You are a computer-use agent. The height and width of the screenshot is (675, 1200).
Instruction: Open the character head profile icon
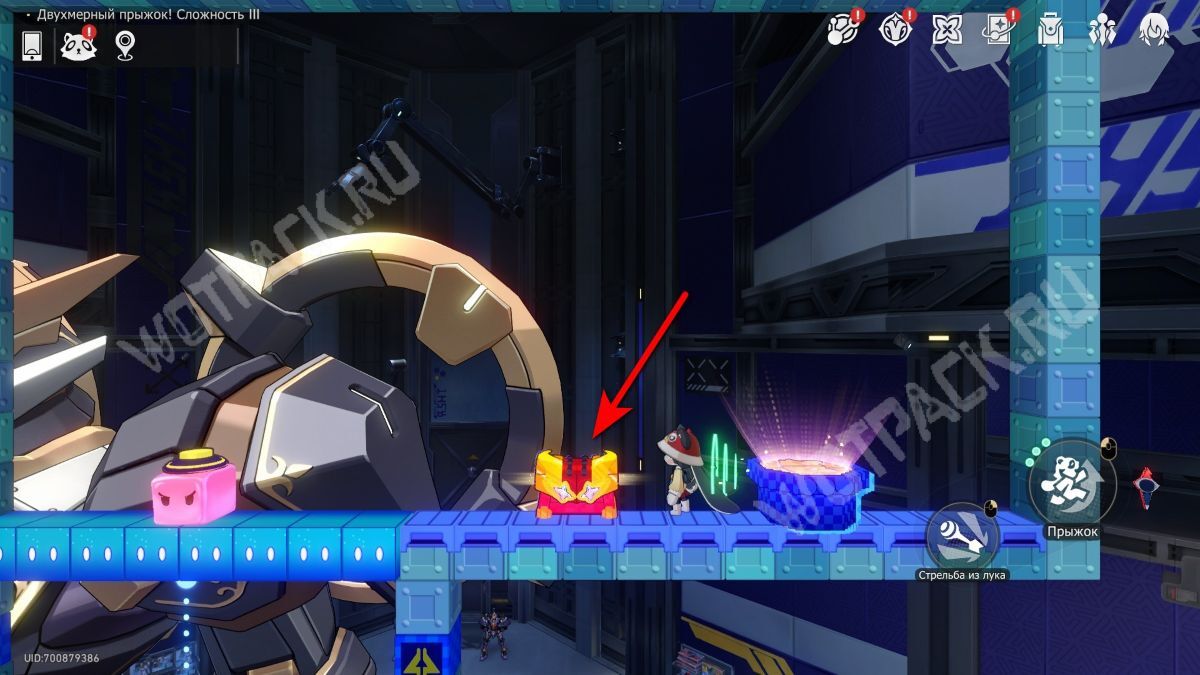coord(1155,31)
